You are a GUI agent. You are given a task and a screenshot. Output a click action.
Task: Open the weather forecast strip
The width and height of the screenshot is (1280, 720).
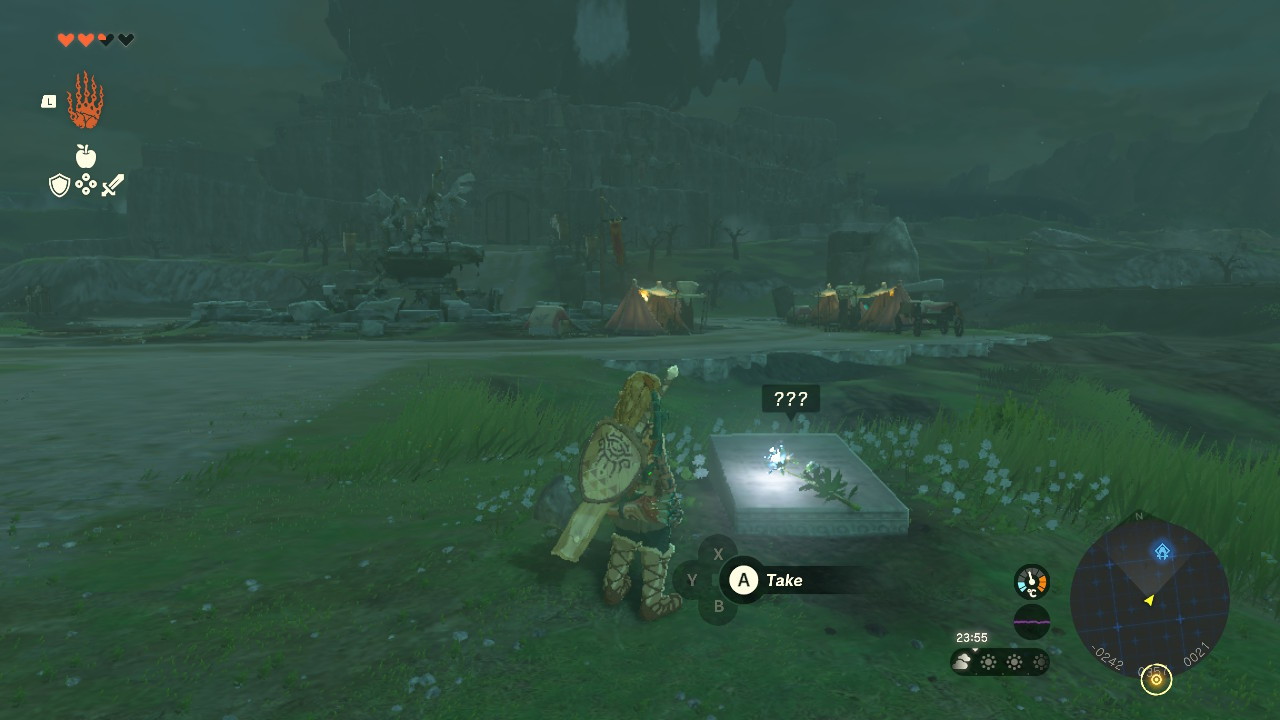[x=1000, y=662]
